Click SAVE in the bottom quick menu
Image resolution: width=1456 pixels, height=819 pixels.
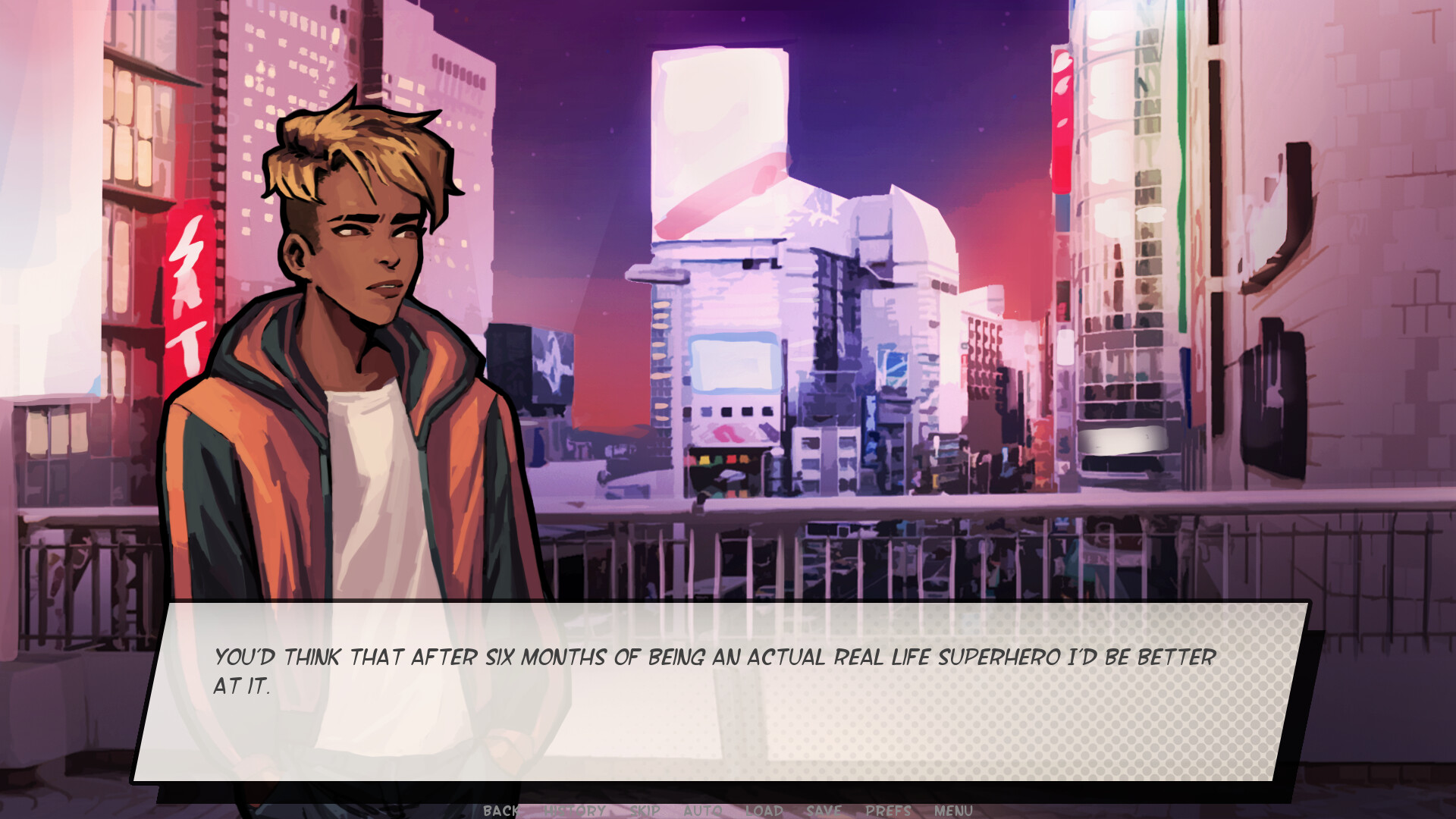(824, 811)
